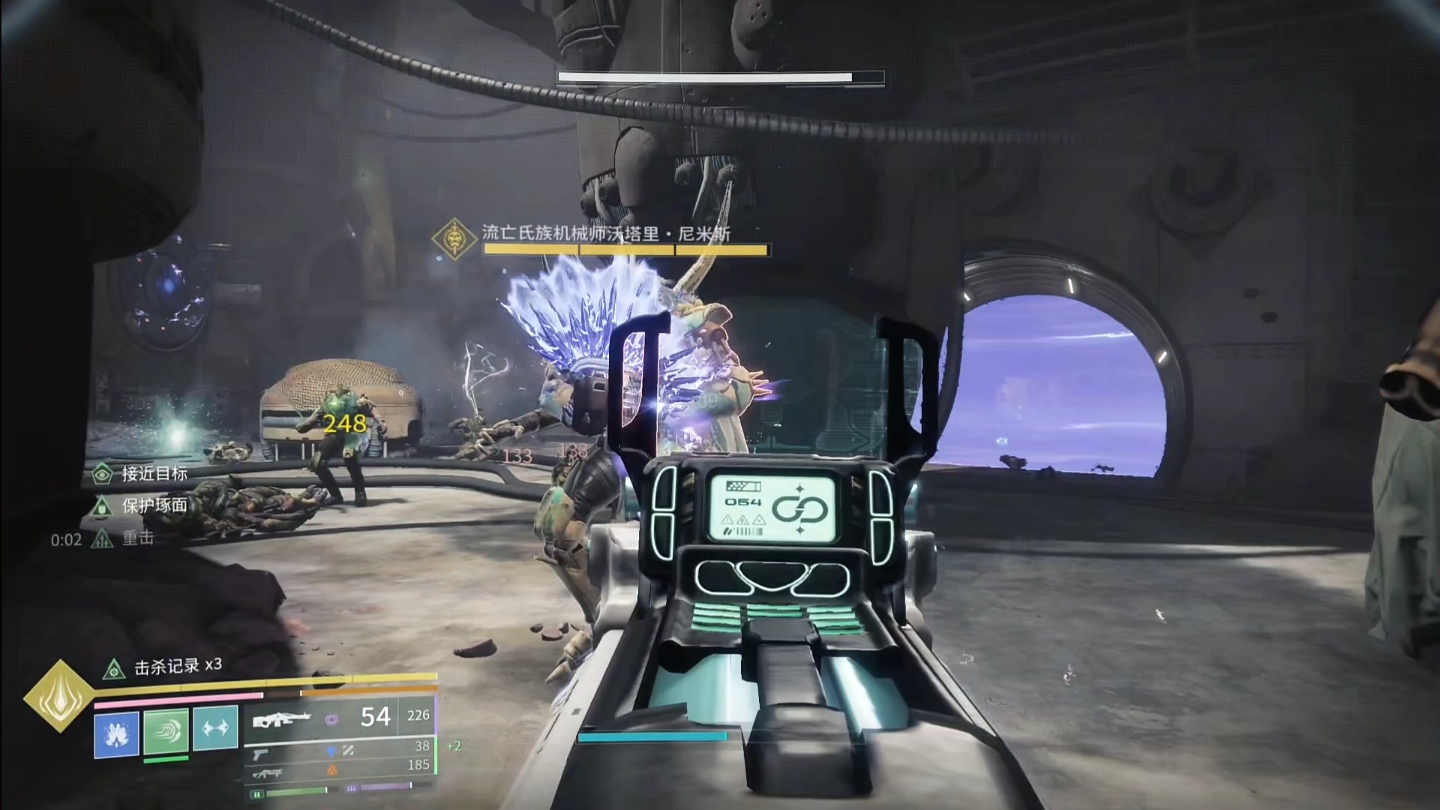Activate the golden diamond super ability icon
The image size is (1440, 810).
tap(59, 695)
